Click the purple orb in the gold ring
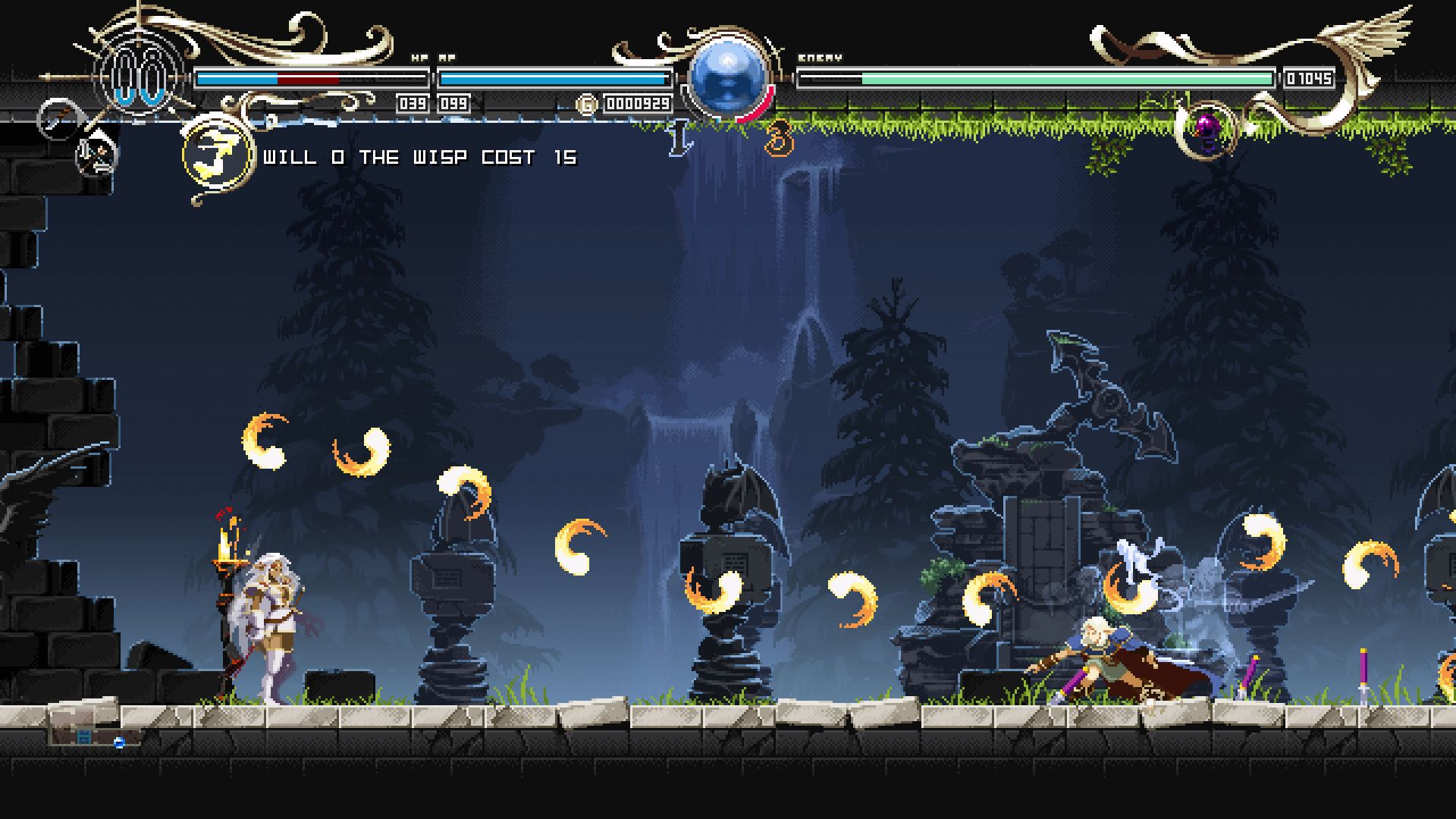 tap(1206, 129)
